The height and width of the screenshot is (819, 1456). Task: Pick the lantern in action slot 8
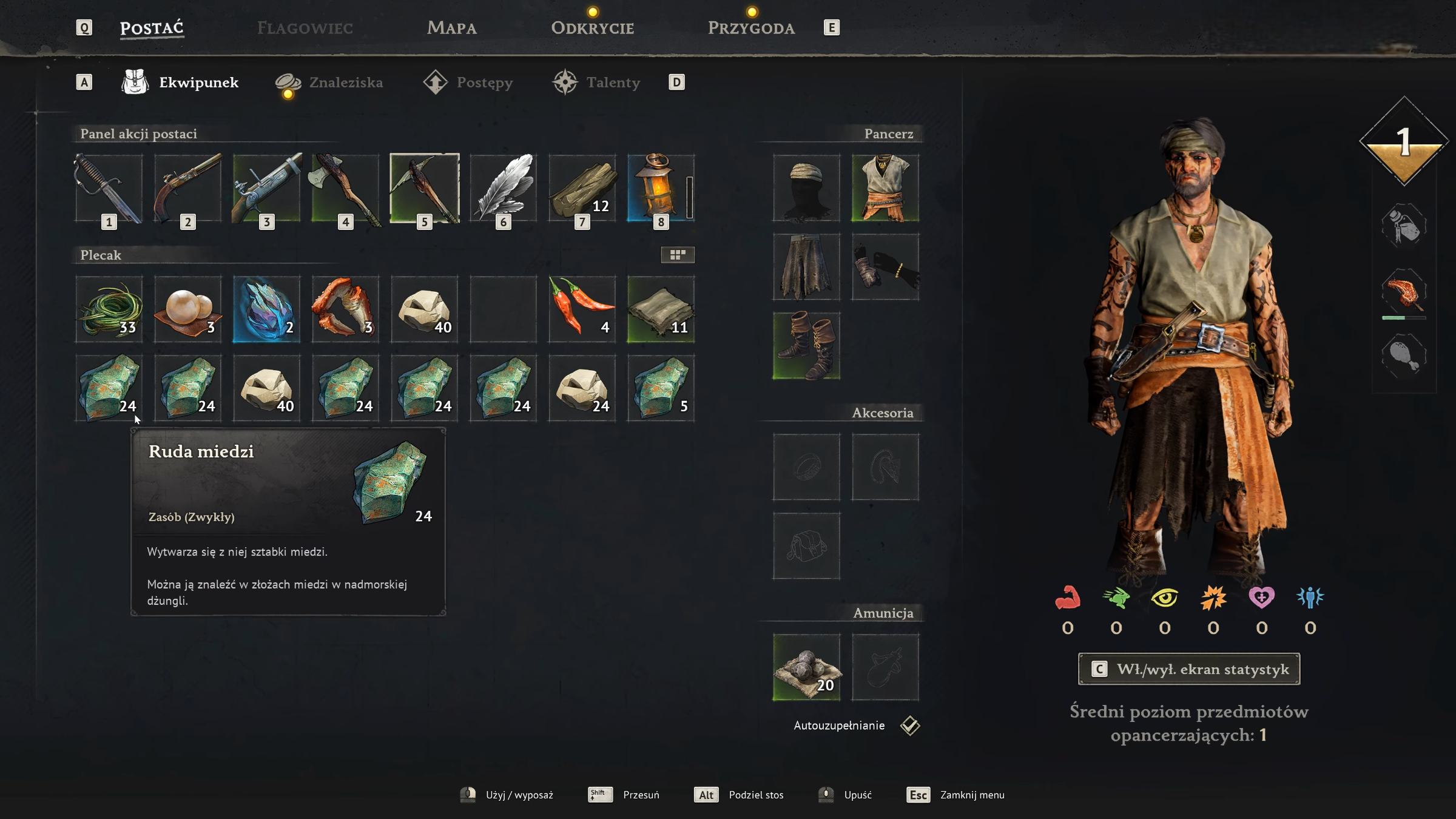(660, 189)
